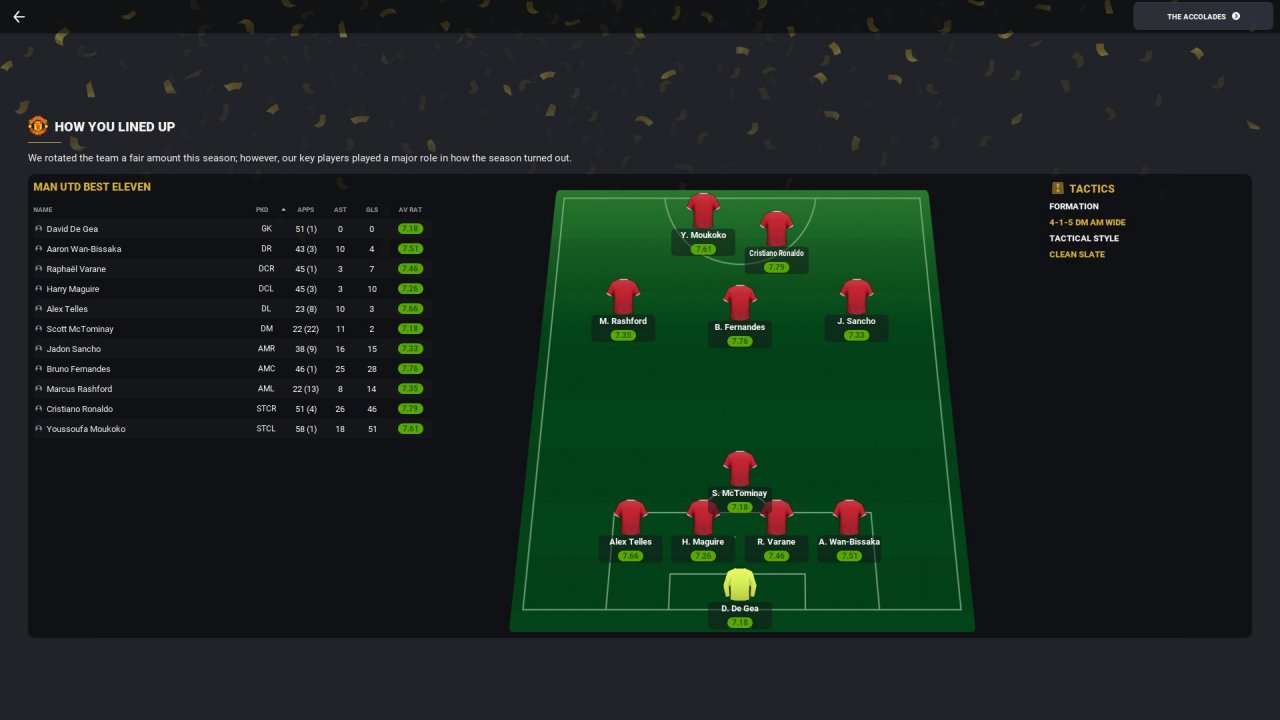Go back using the arrow button
Viewport: 1280px width, 720px height.
tap(18, 17)
